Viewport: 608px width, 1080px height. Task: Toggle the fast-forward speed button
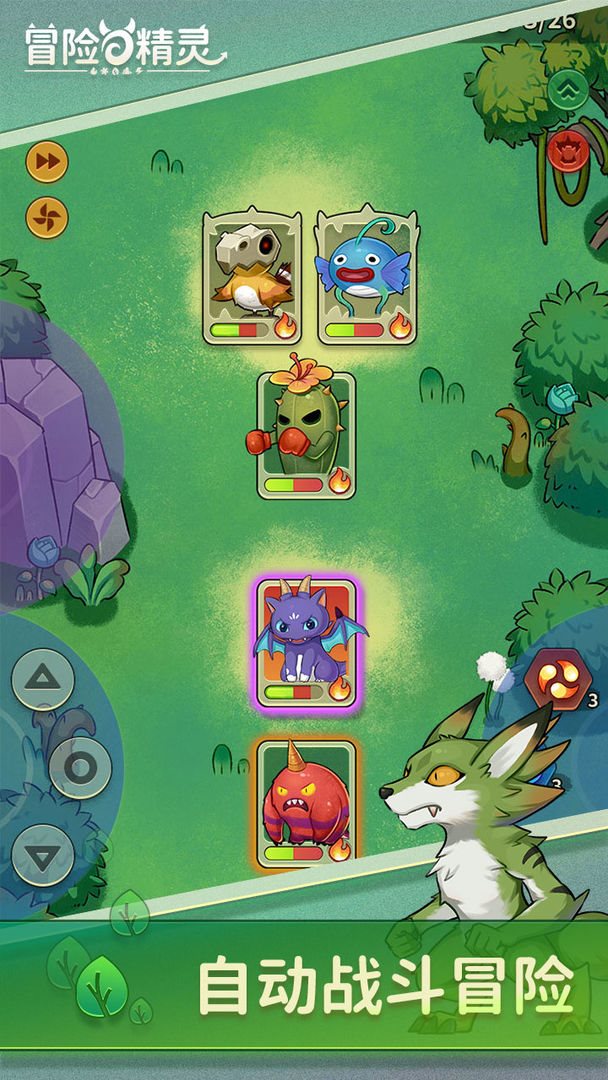[x=47, y=161]
